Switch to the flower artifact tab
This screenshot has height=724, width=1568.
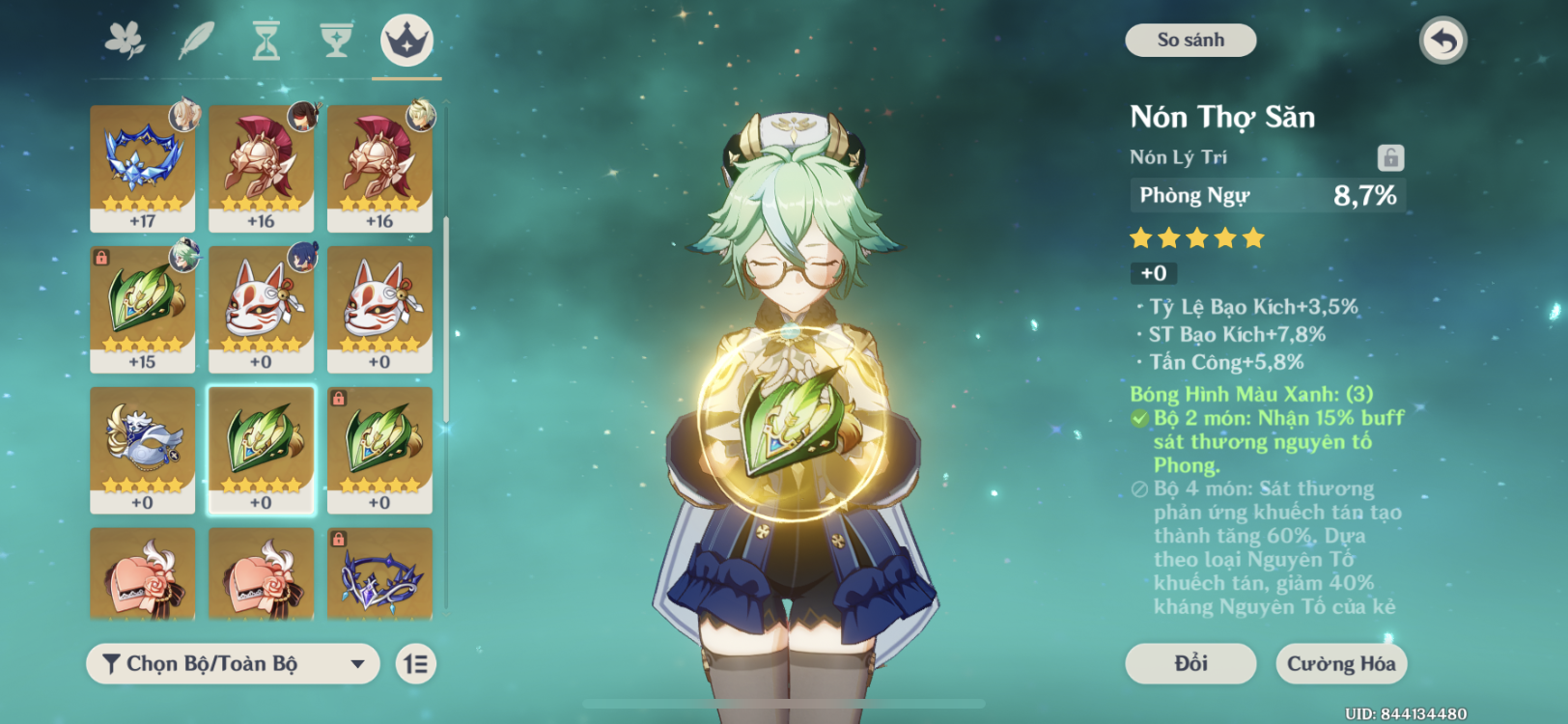pos(125,41)
